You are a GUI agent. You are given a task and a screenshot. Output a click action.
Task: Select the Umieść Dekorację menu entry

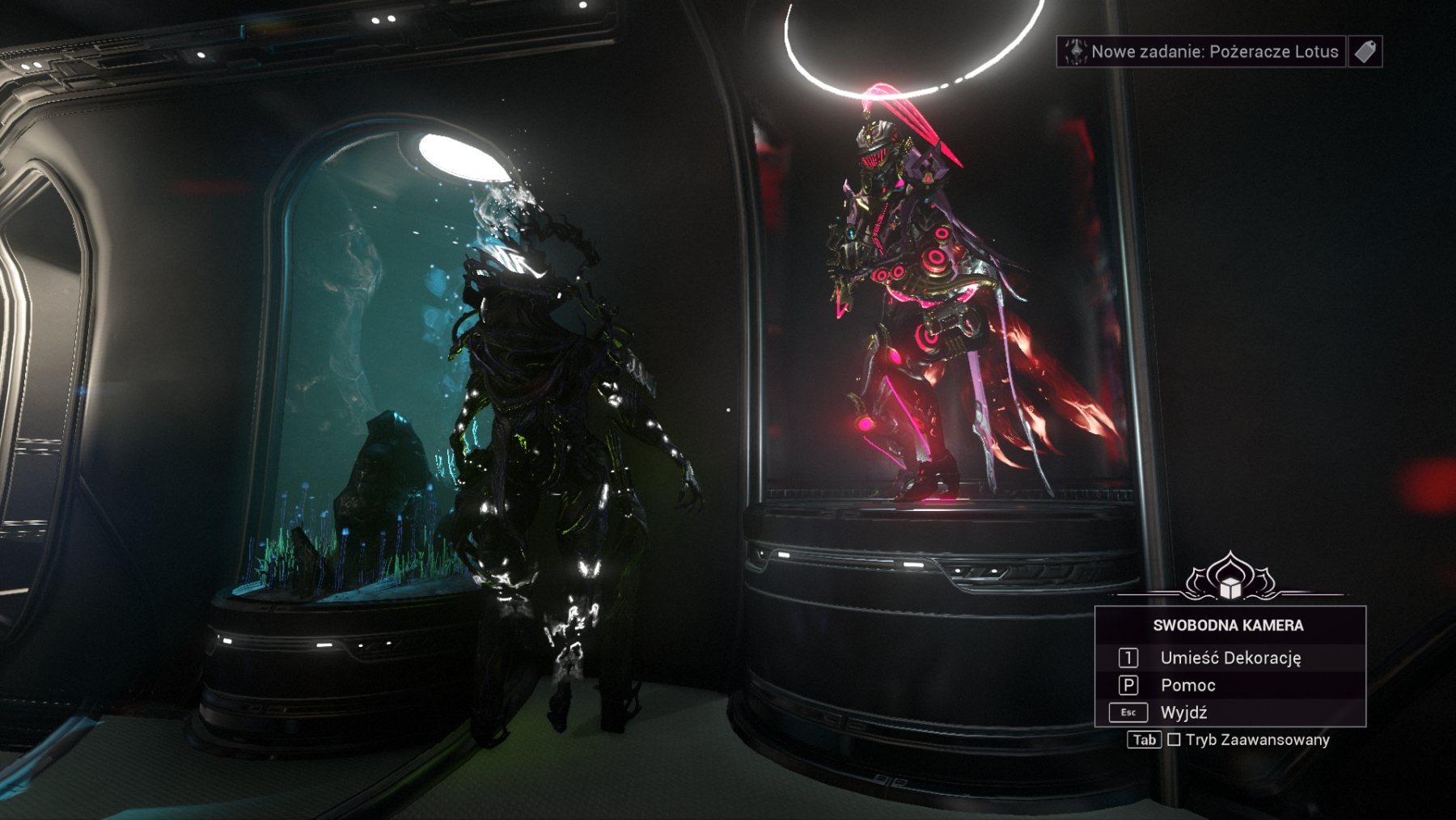(x=1230, y=658)
